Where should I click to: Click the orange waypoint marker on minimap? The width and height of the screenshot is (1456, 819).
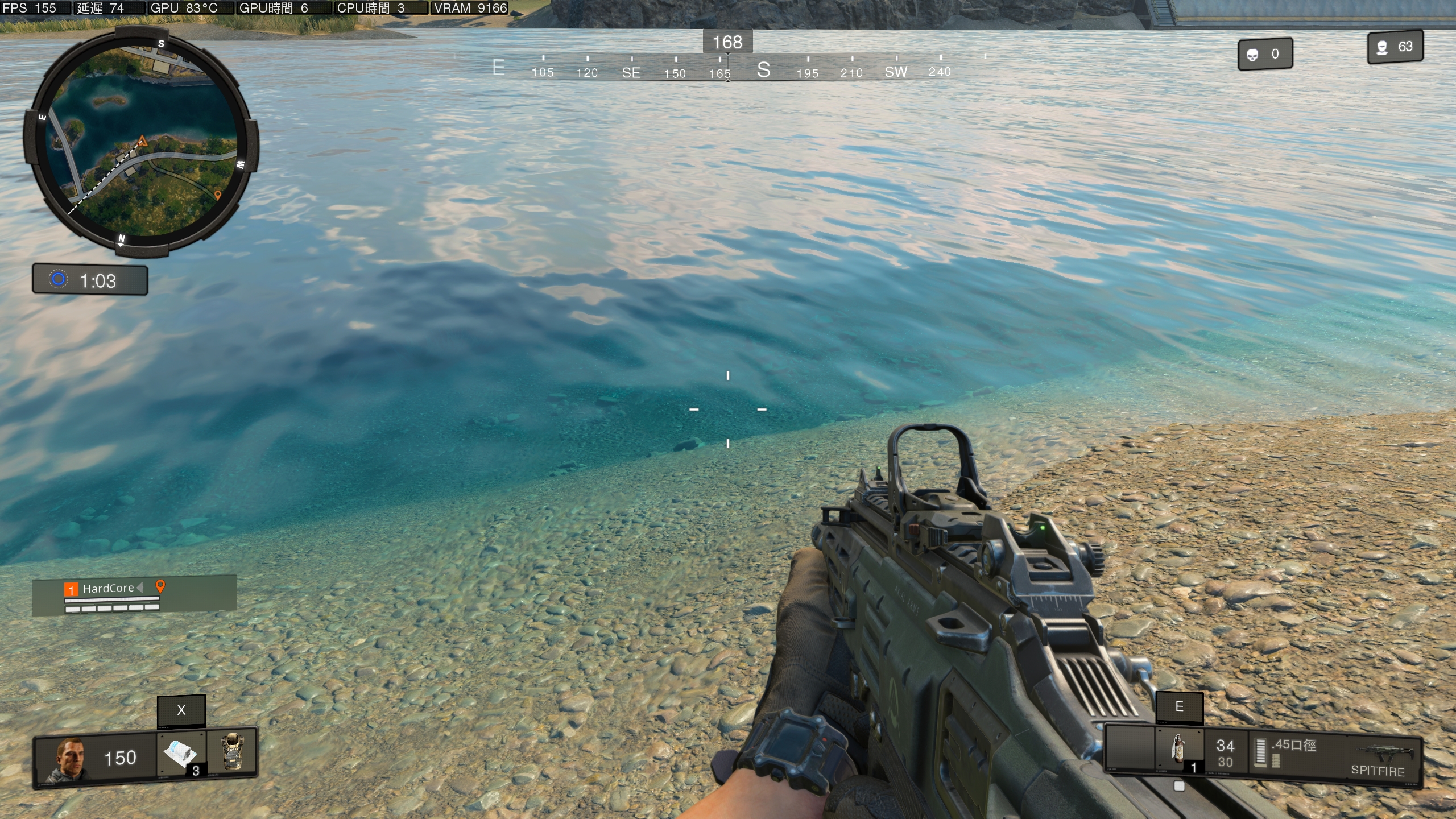(217, 196)
